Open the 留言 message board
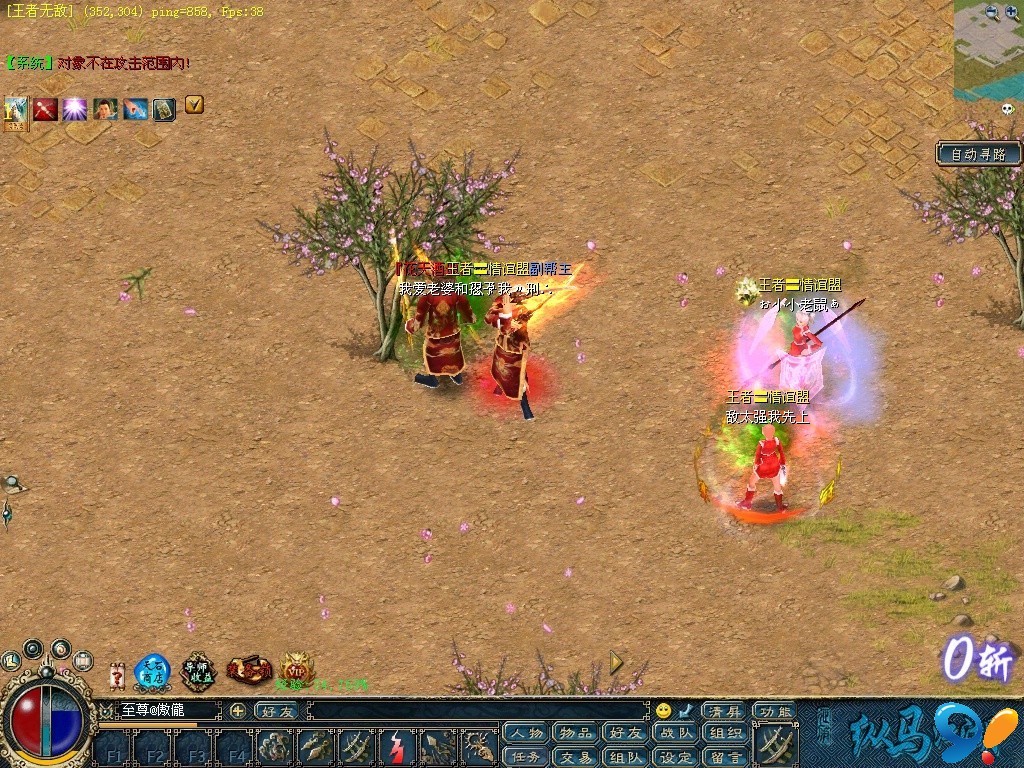This screenshot has height=768, width=1024. click(726, 757)
